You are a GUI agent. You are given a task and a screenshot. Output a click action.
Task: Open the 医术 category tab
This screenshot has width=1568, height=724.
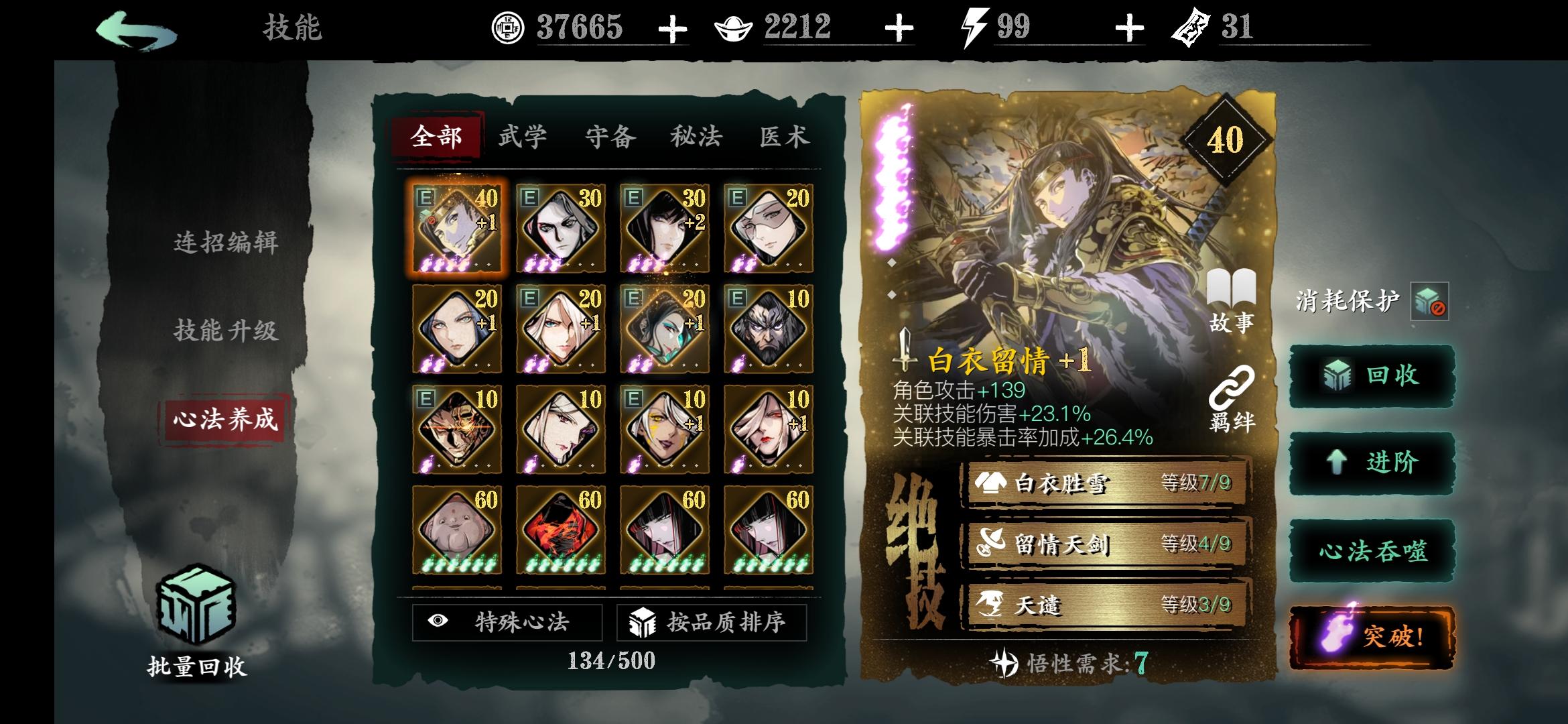[x=785, y=135]
